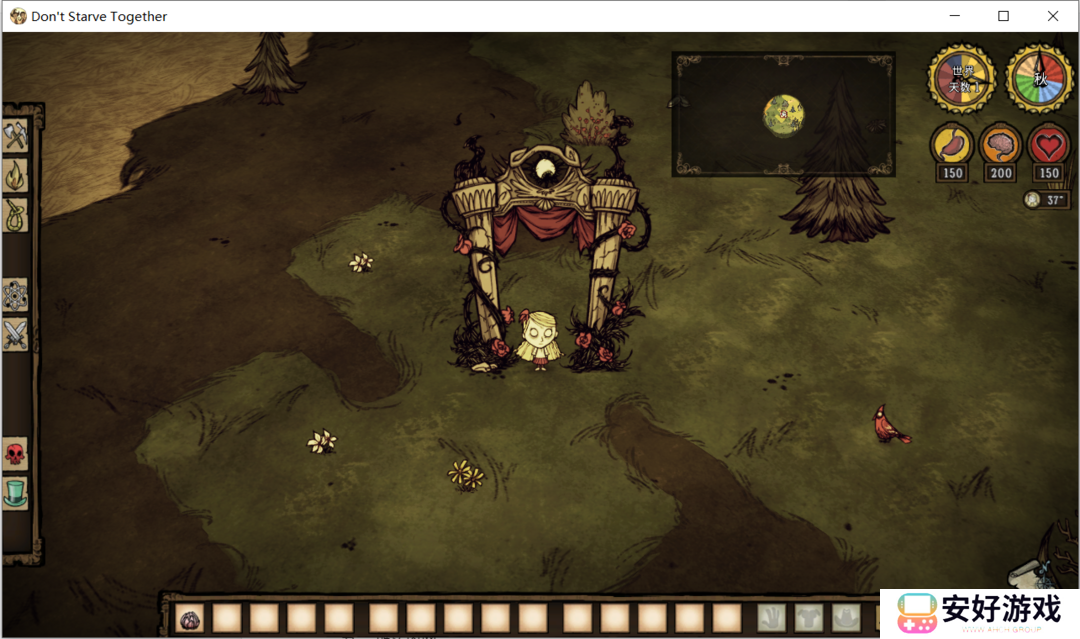Open the Fire crafting tab
The width and height of the screenshot is (1080, 639).
click(x=15, y=176)
